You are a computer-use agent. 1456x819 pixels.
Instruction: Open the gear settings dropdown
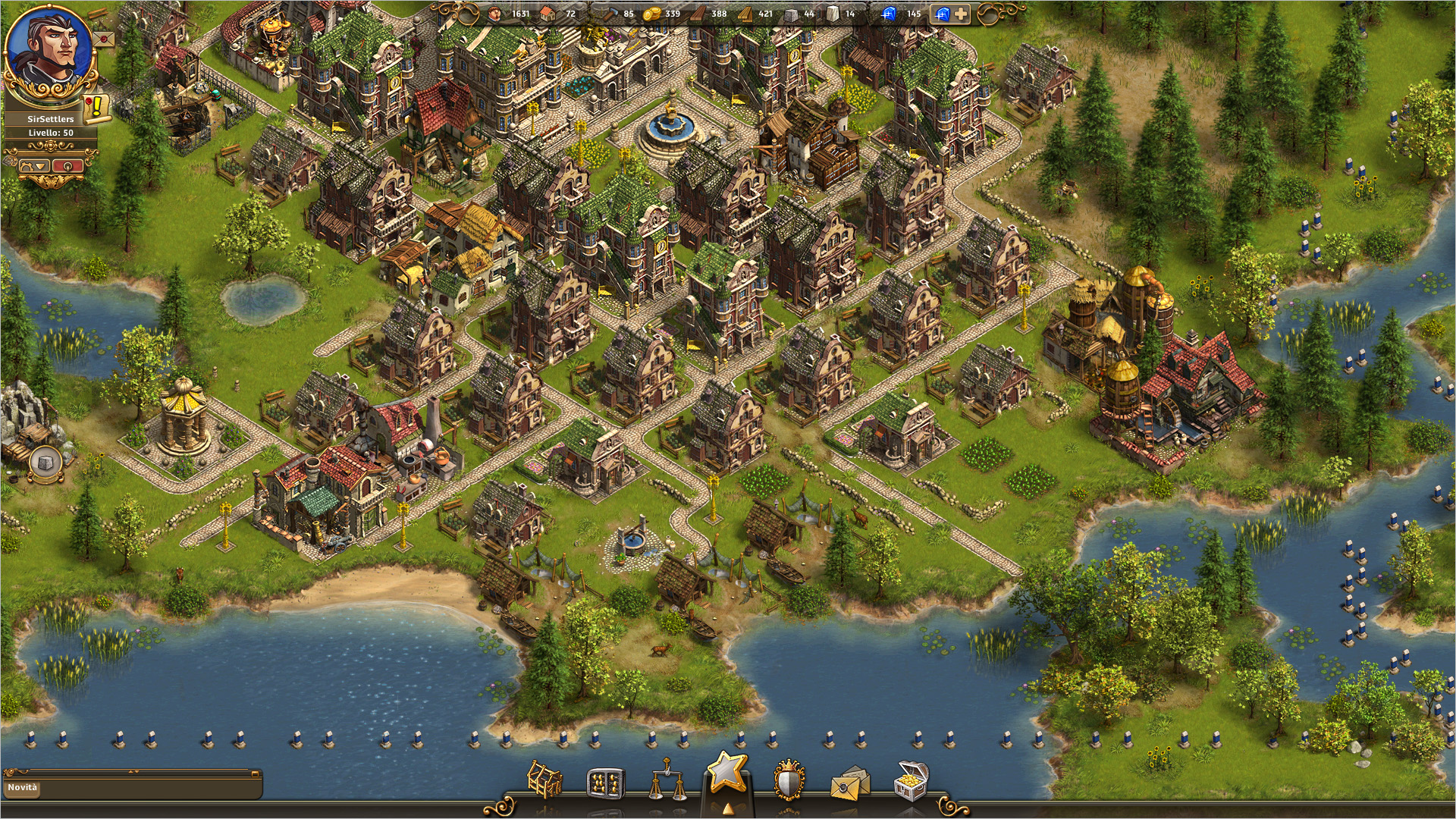[35, 165]
